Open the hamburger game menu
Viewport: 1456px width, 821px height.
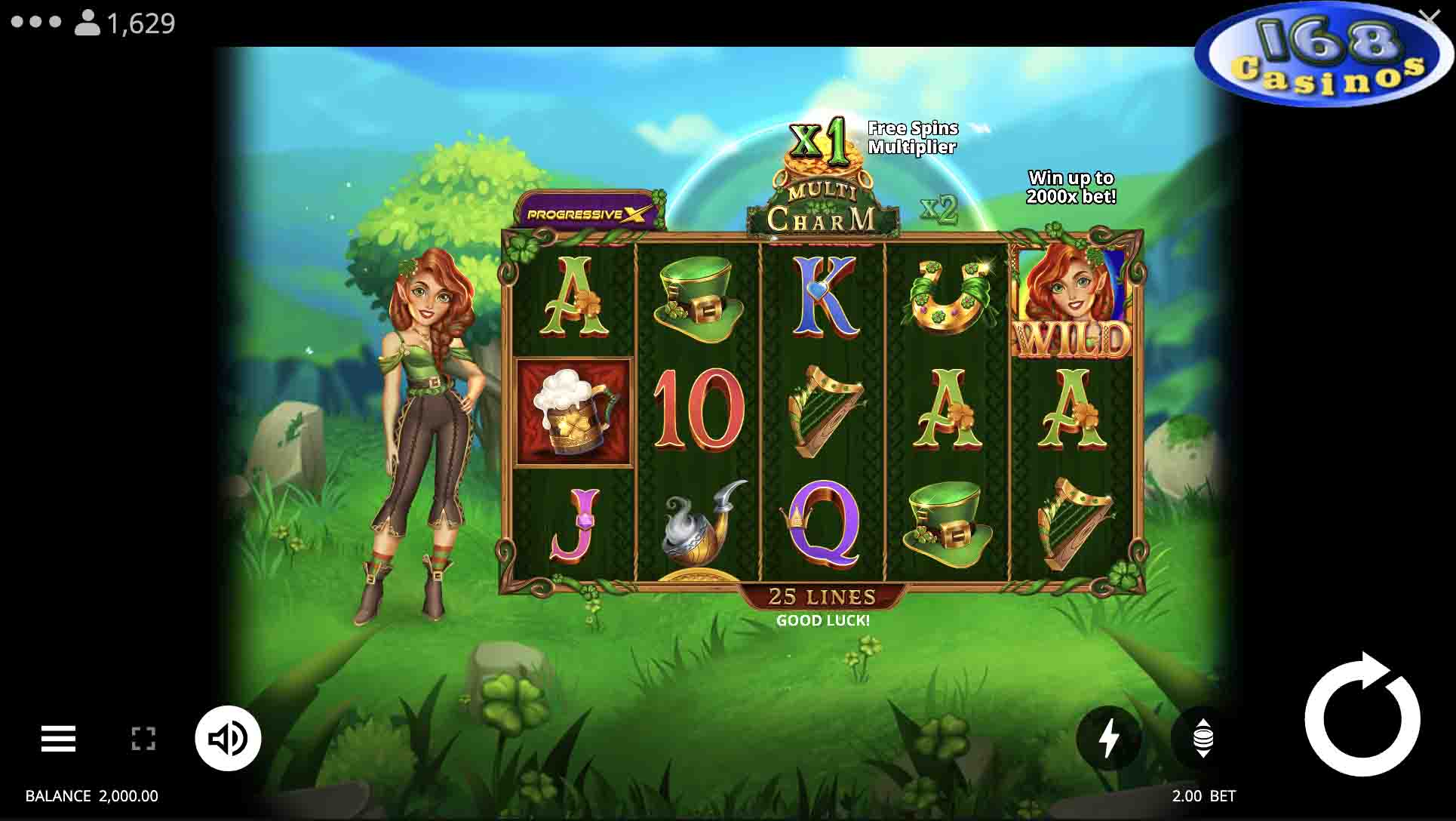[x=58, y=739]
